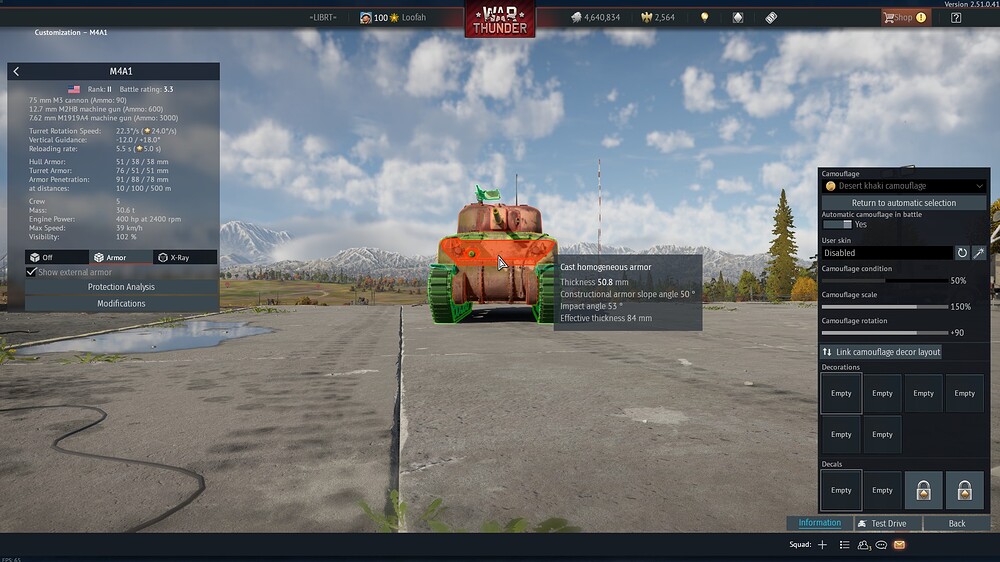The height and width of the screenshot is (562, 1000).
Task: Set the camouflage scale slider
Action: click(884, 307)
